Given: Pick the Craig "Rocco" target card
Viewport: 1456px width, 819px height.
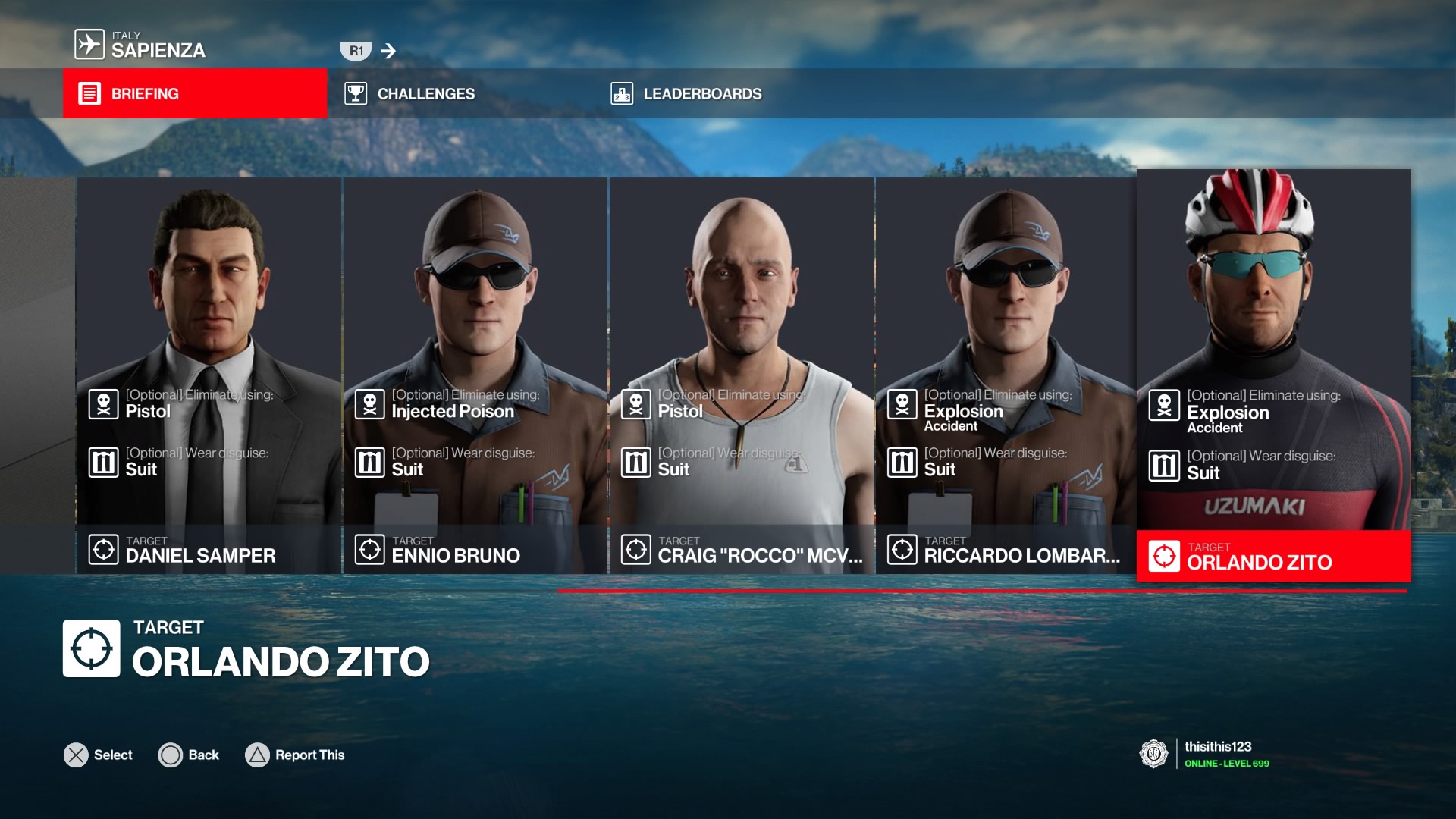Looking at the screenshot, I should pos(742,375).
